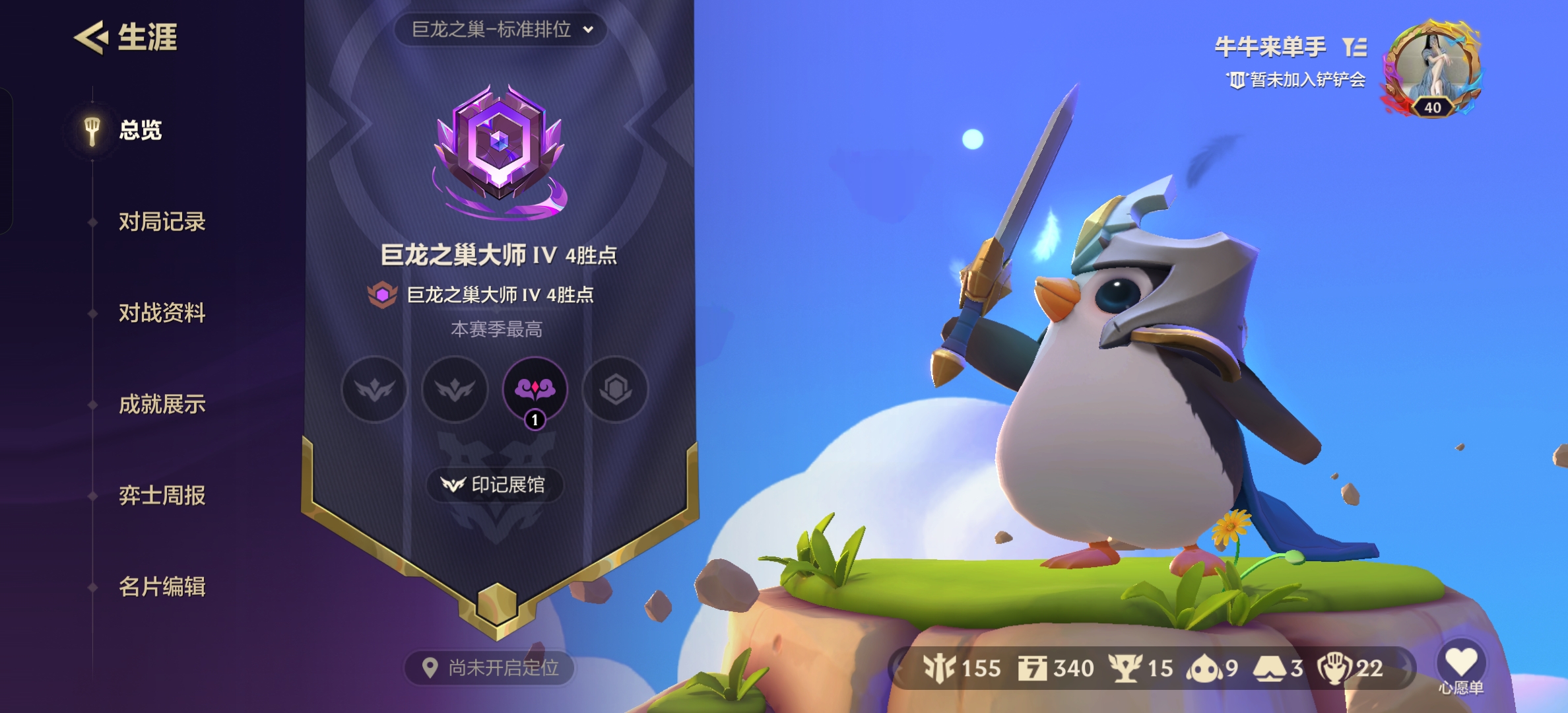The height and width of the screenshot is (713, 1568).
Task: Open the 弈士周报 weekly report tab
Action: click(162, 495)
